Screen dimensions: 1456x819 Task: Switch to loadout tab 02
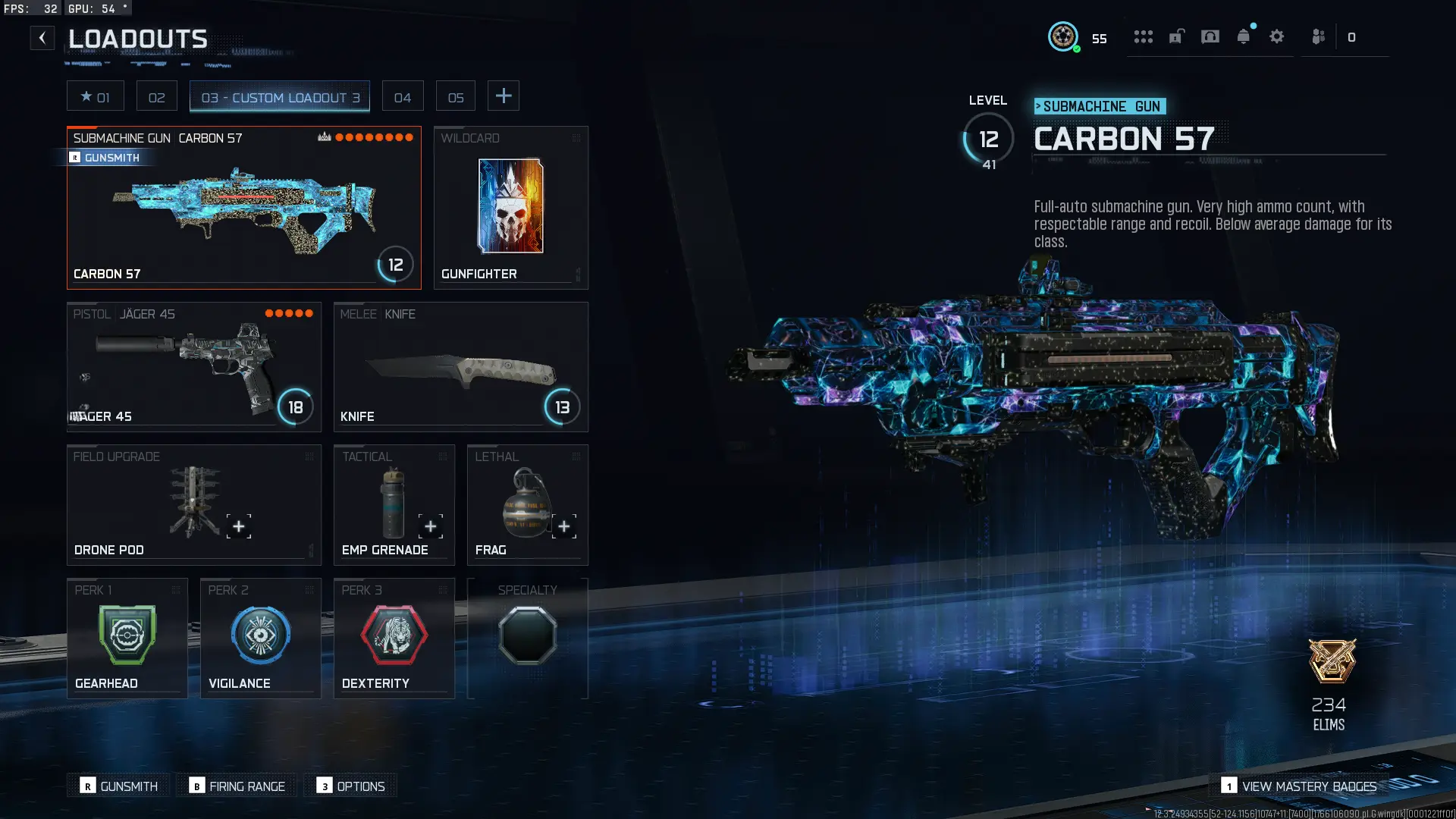click(x=156, y=96)
